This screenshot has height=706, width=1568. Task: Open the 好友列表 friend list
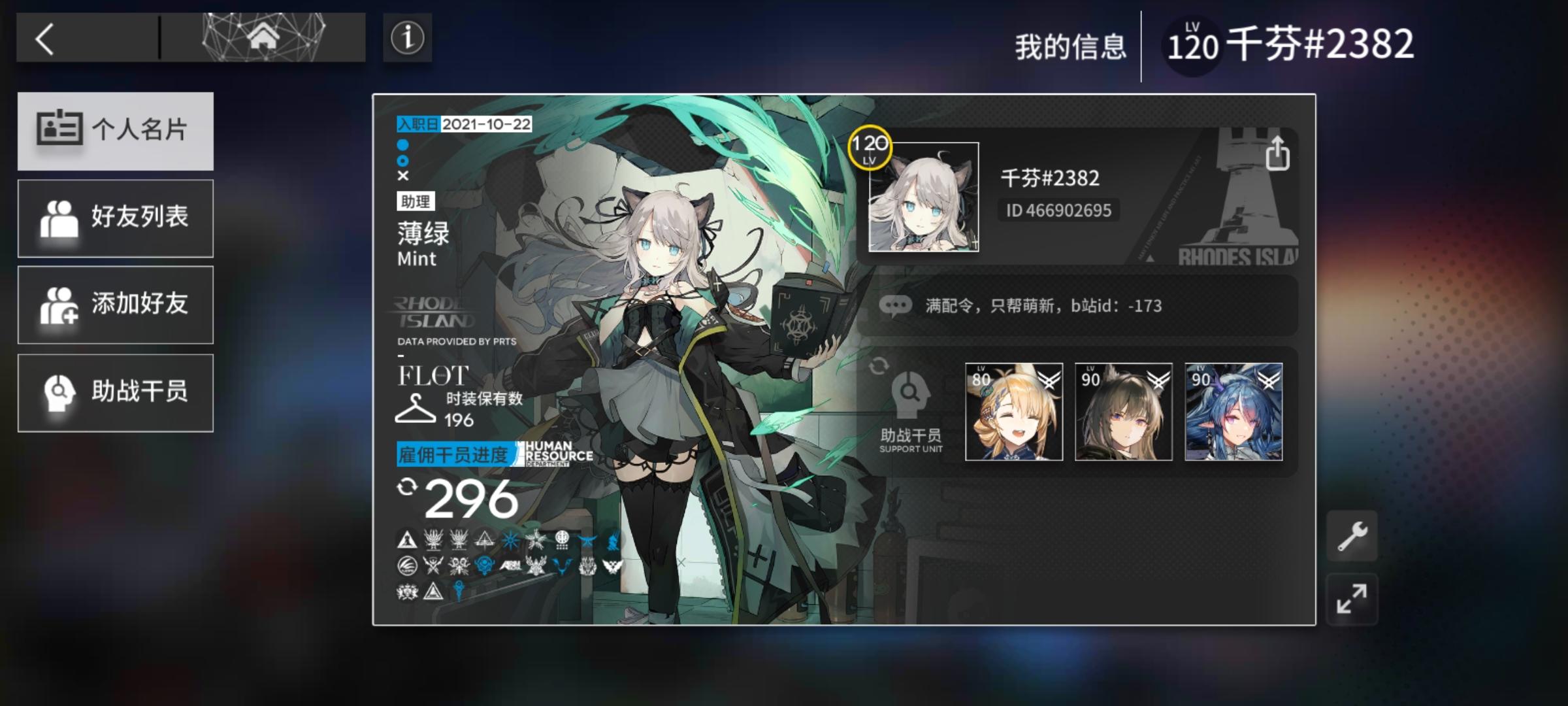(116, 218)
